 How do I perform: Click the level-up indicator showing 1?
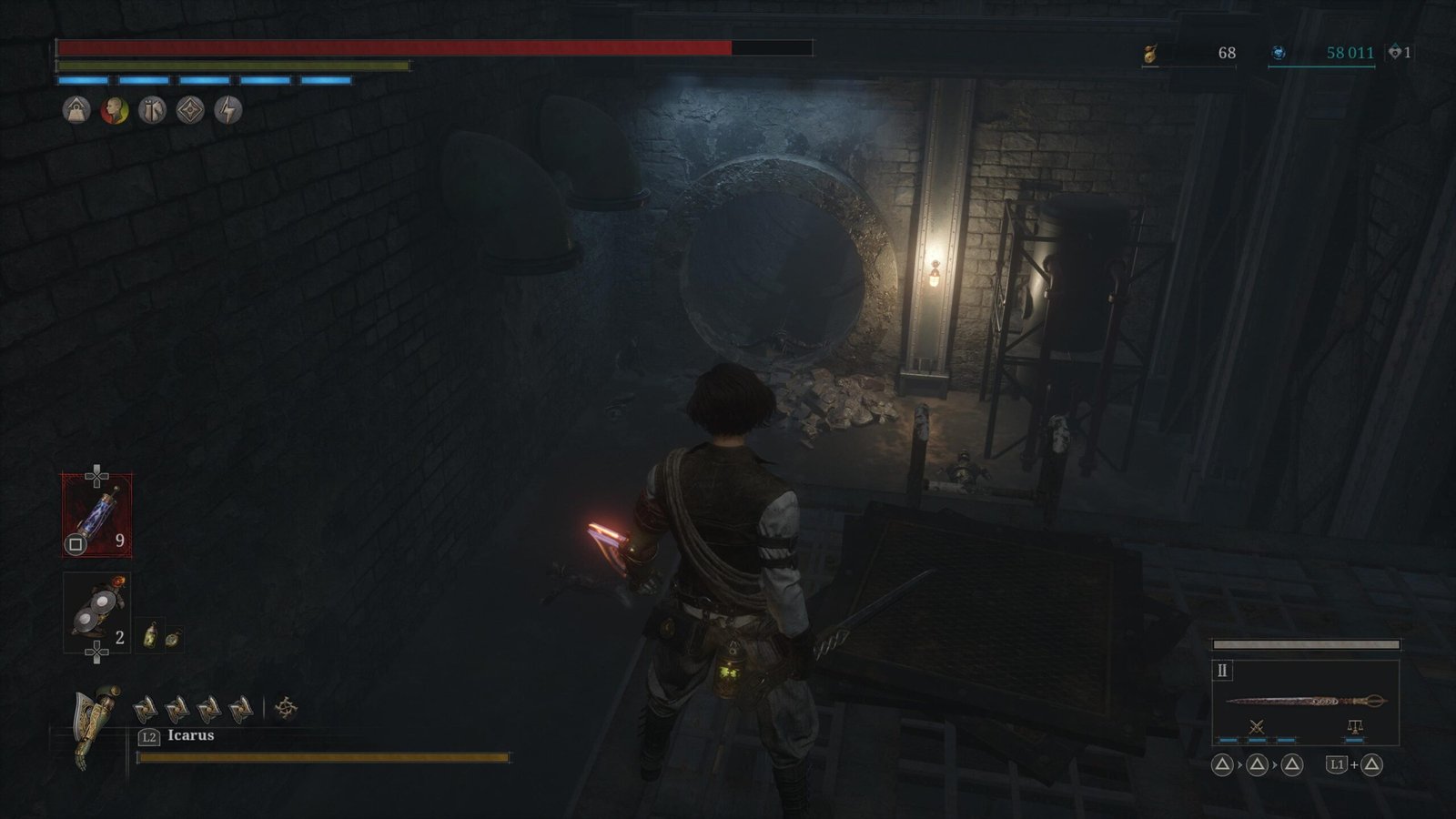1399,53
